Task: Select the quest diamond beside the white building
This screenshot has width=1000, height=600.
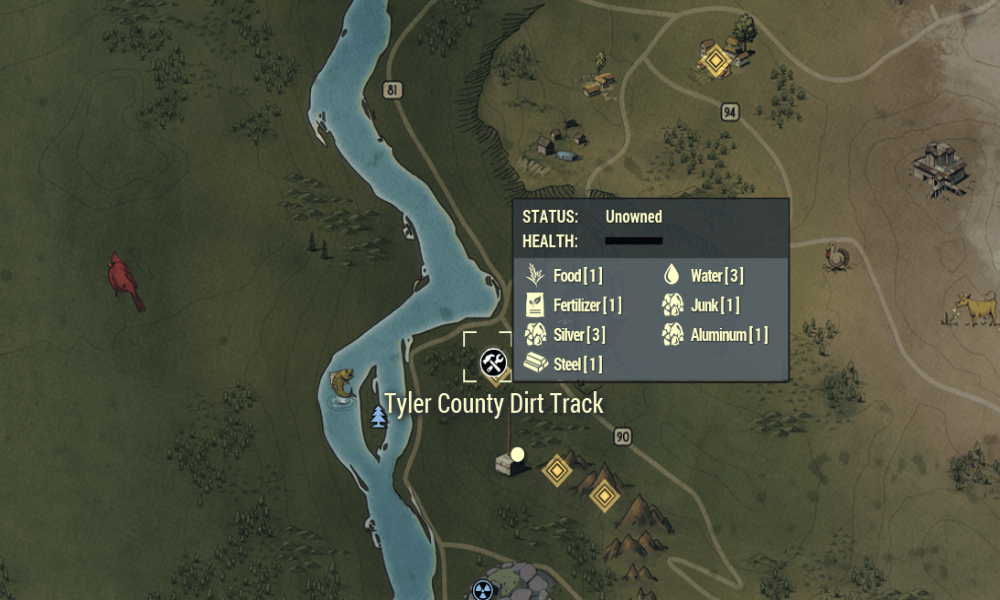Action: point(557,469)
